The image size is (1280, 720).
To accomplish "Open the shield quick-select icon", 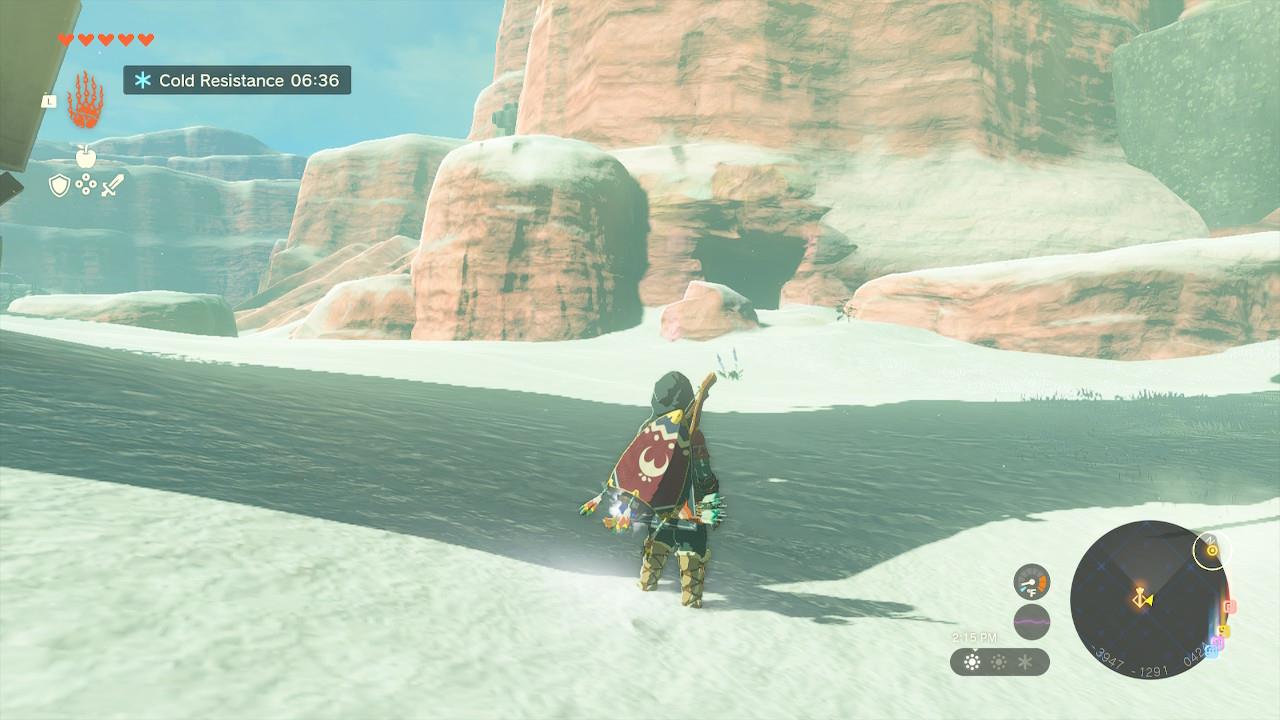I will [x=59, y=185].
